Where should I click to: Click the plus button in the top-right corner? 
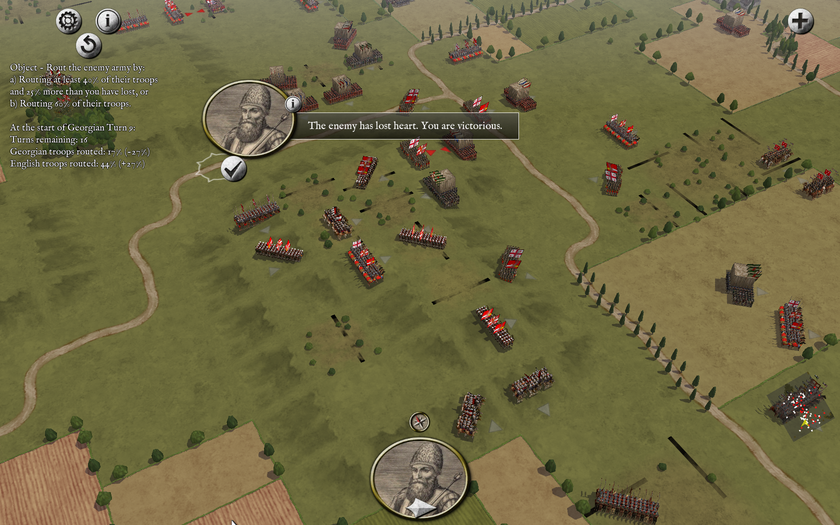tap(800, 20)
